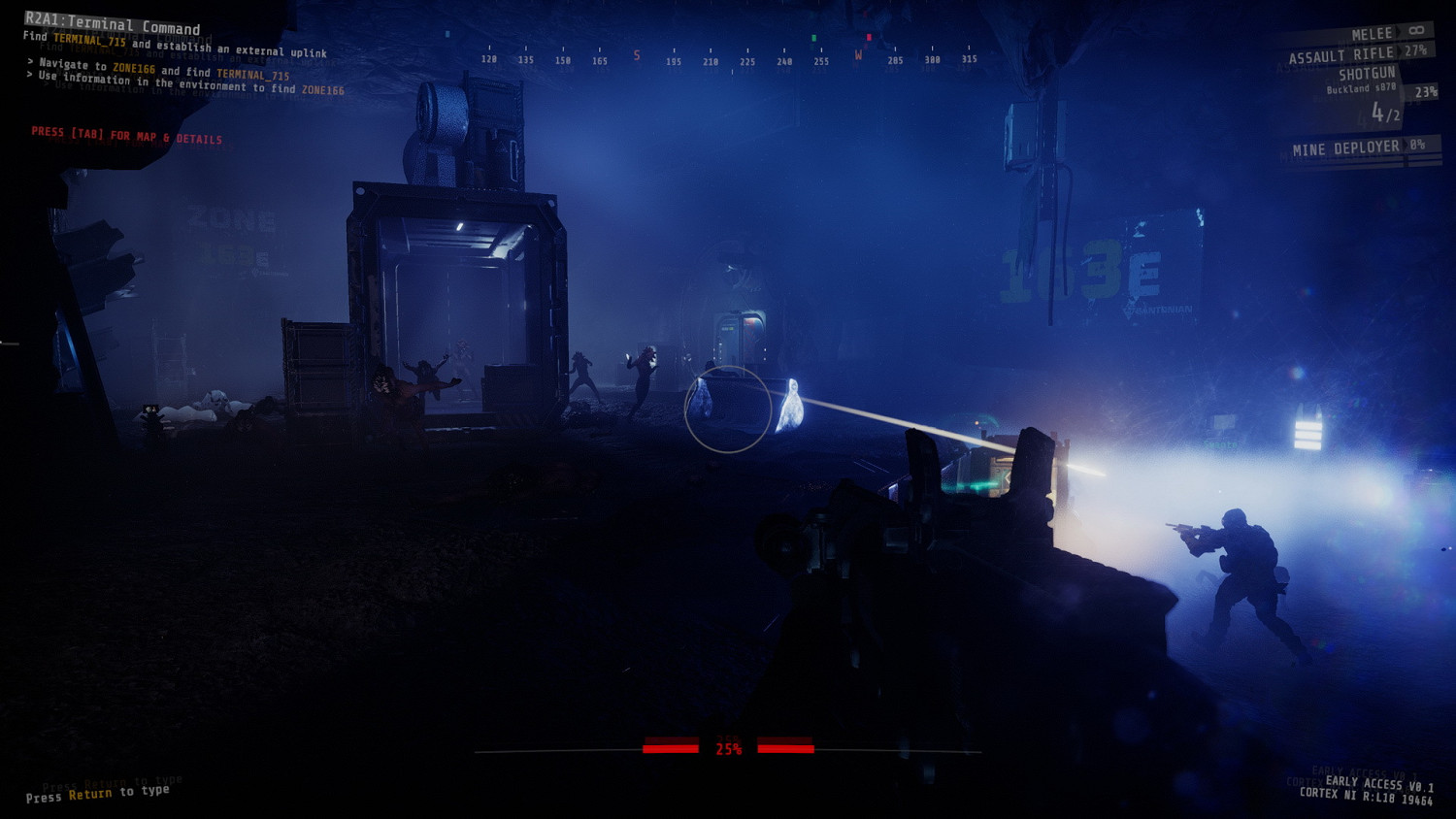1456x819 pixels.
Task: Toggle the S cardinal direction on the compass
Action: click(x=636, y=56)
